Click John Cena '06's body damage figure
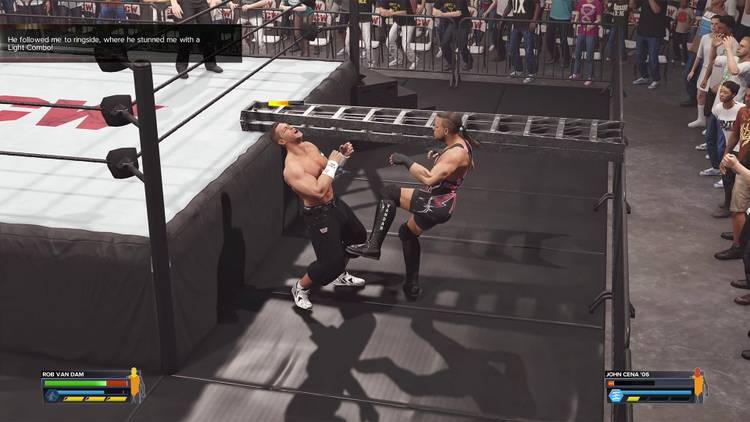 tap(699, 385)
